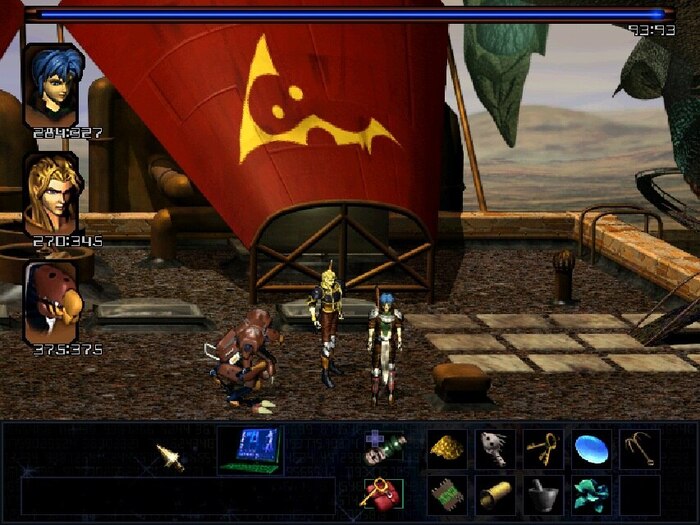This screenshot has height=525, width=700.
Task: Pick the grappling hook item
Action: click(639, 449)
